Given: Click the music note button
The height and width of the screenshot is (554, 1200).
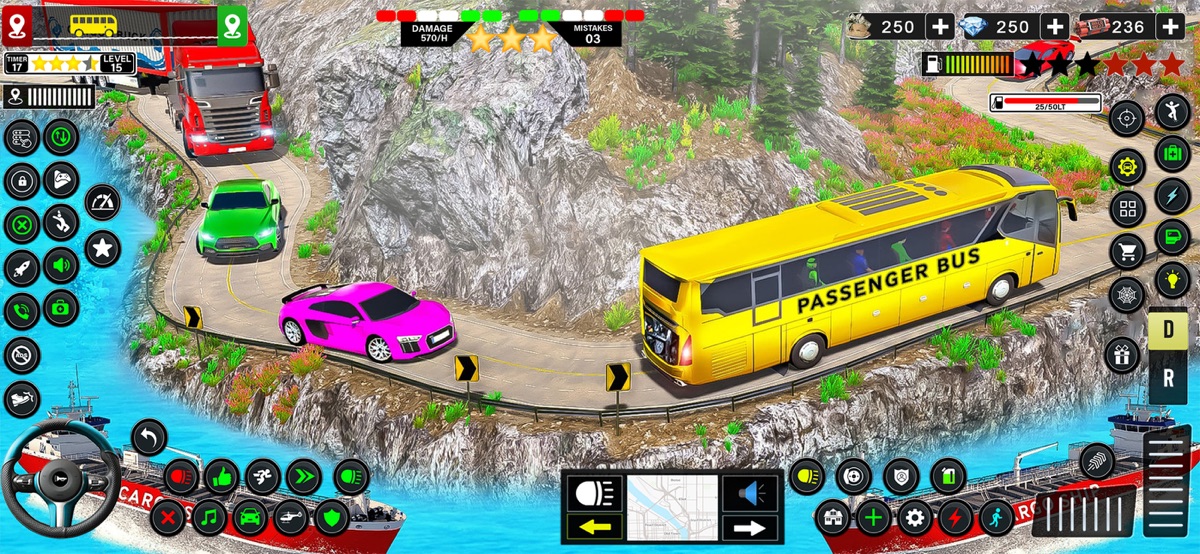Looking at the screenshot, I should coord(208,518).
